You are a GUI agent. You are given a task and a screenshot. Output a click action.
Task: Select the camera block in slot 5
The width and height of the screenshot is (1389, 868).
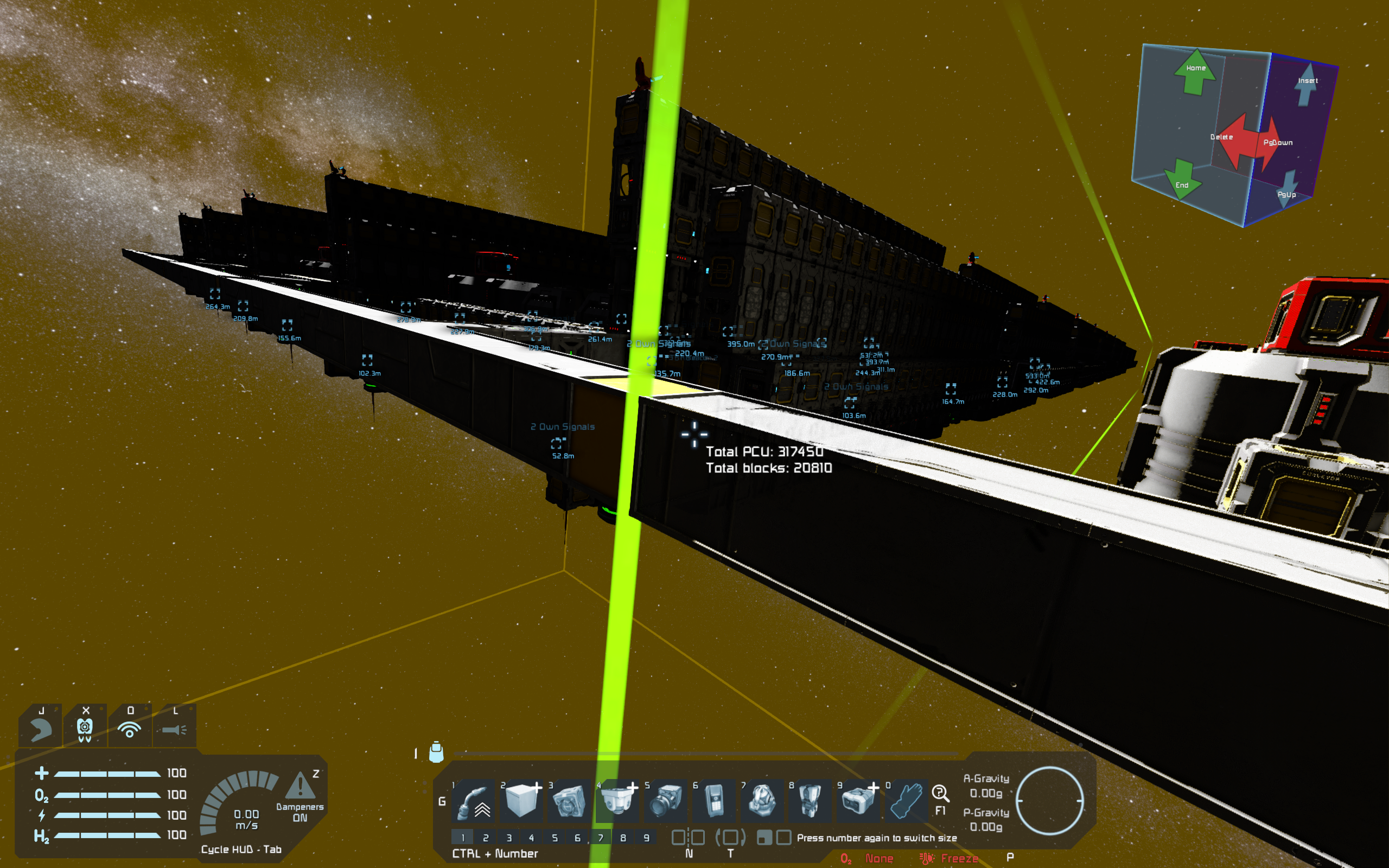[x=666, y=801]
